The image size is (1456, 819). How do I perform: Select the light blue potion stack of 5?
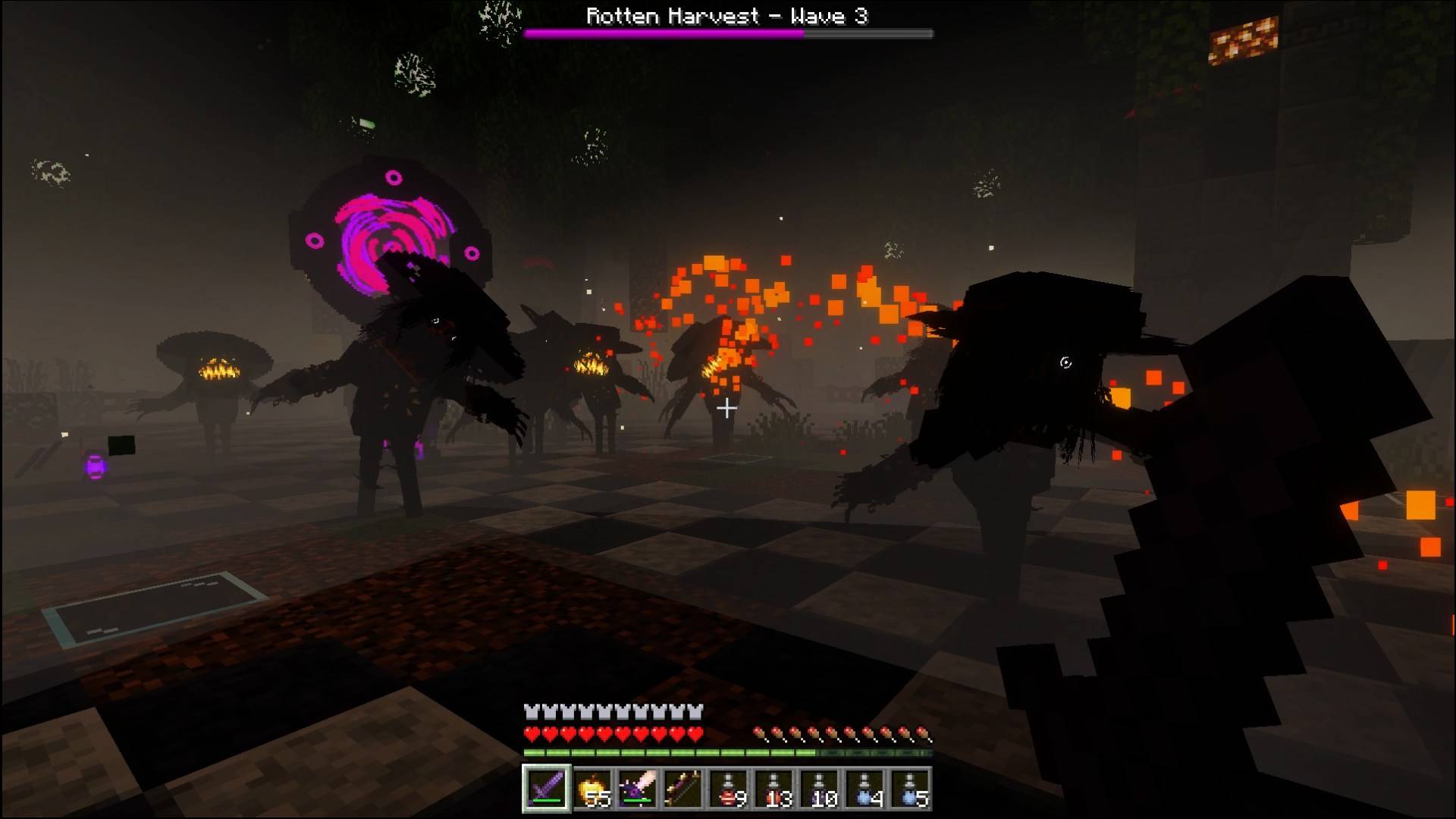coord(910,789)
